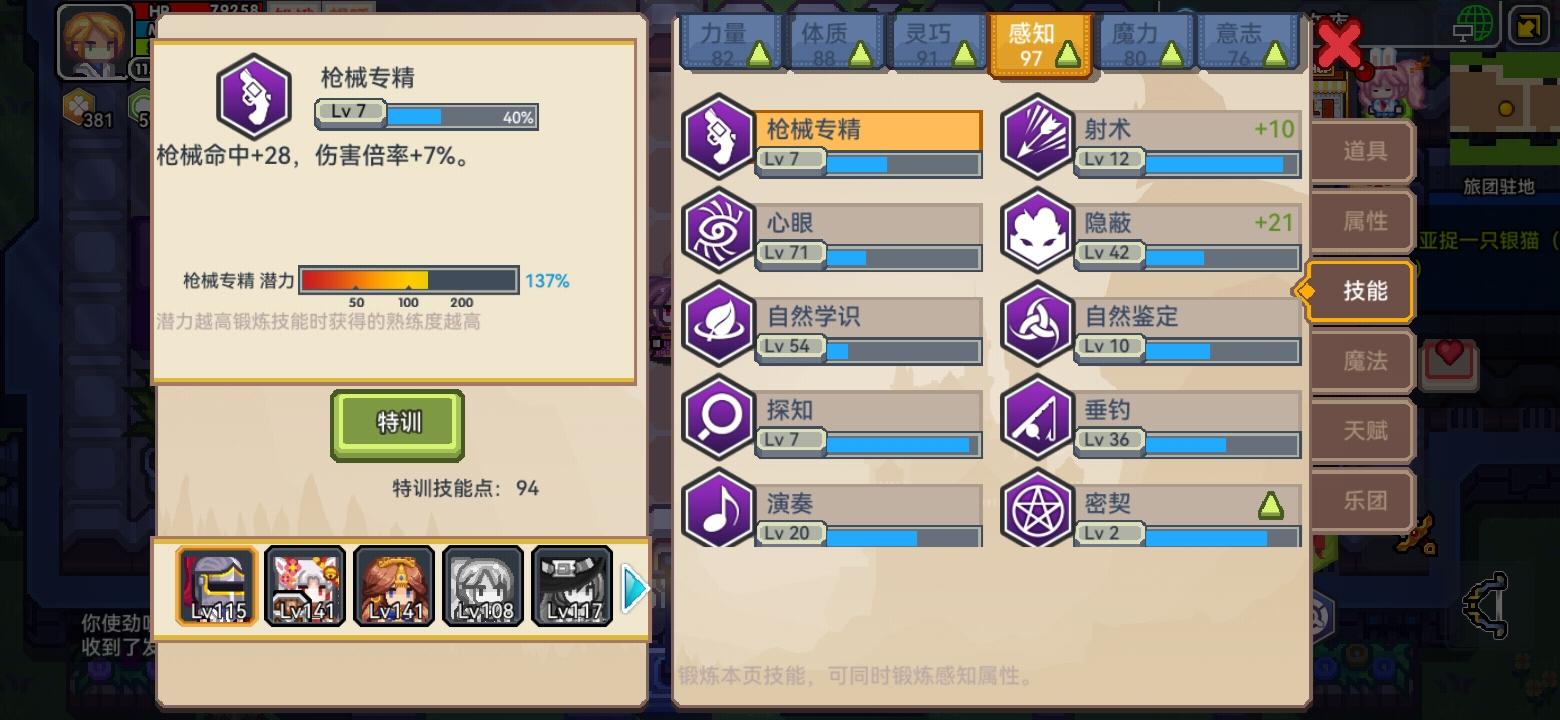Select the Lv141 character portrait thumbnail

[305, 585]
